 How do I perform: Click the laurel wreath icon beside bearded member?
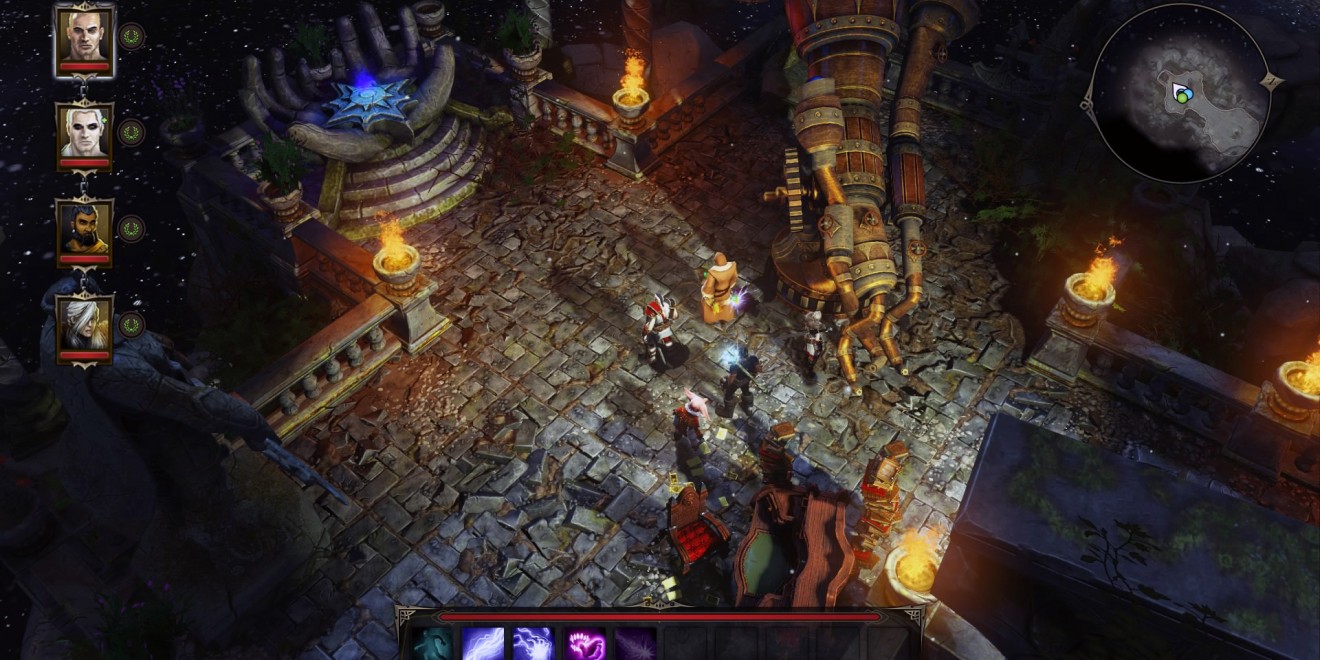[131, 229]
